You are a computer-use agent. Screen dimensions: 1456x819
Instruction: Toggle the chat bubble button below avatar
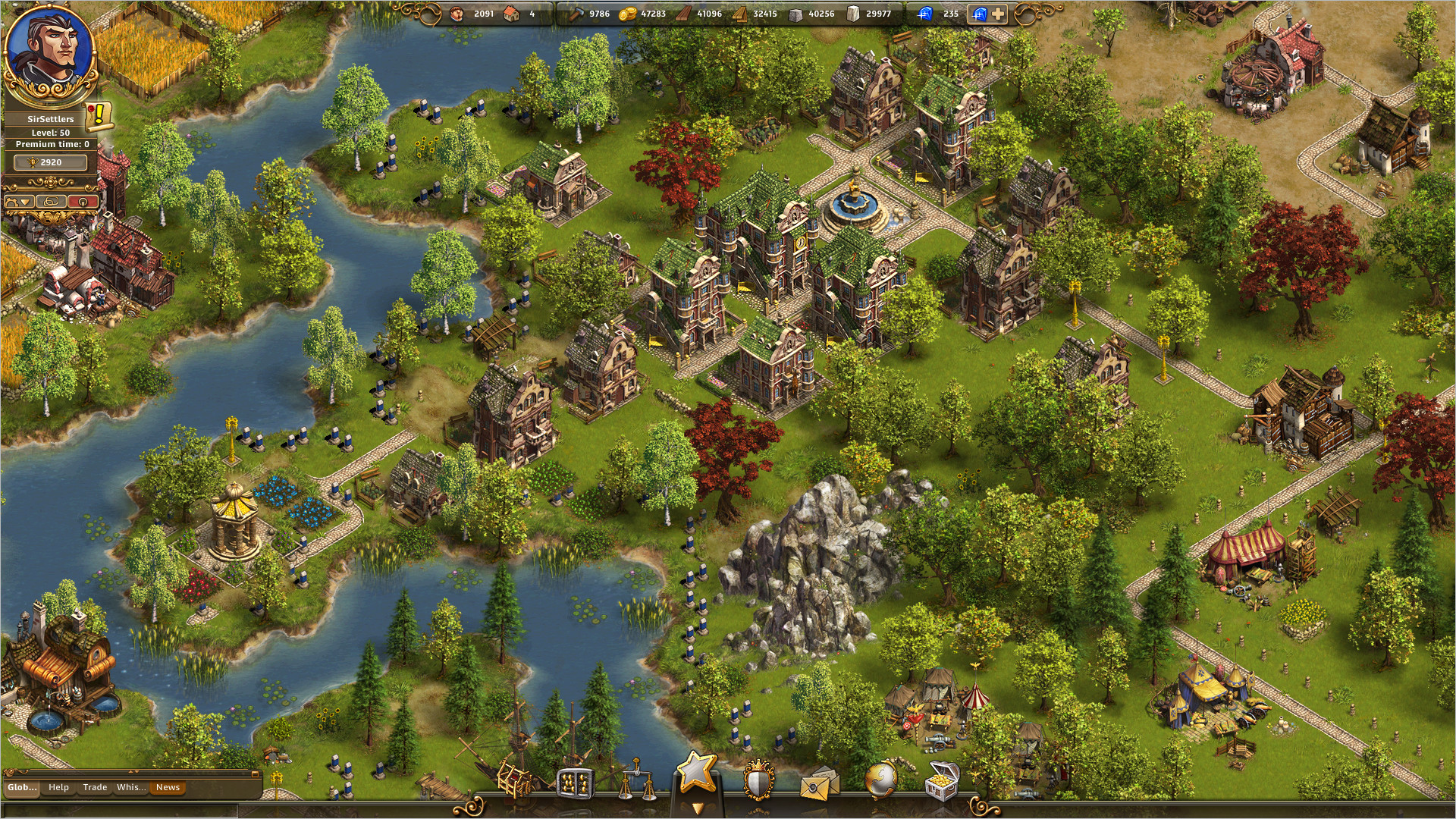50,202
